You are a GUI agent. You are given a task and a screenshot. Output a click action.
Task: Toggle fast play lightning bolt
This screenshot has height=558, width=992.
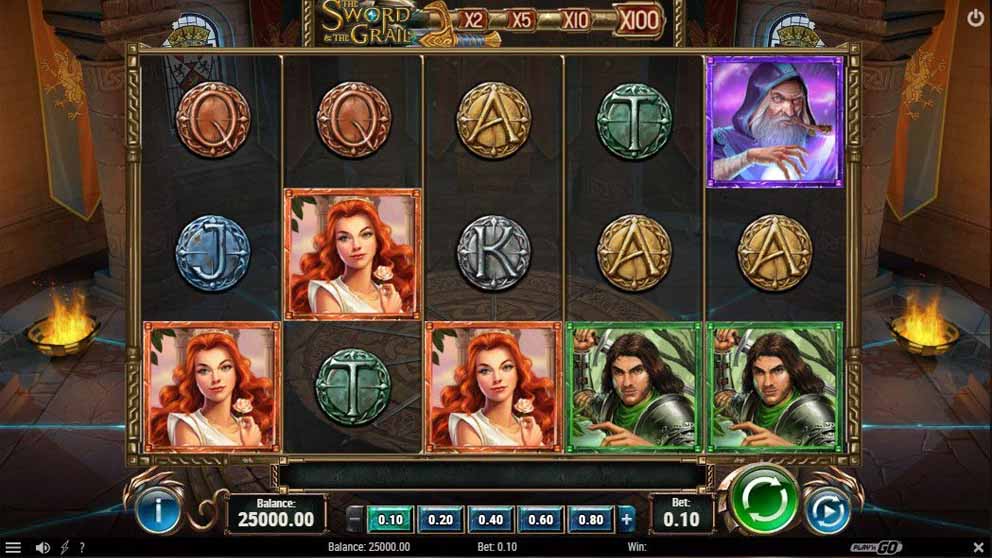65,547
